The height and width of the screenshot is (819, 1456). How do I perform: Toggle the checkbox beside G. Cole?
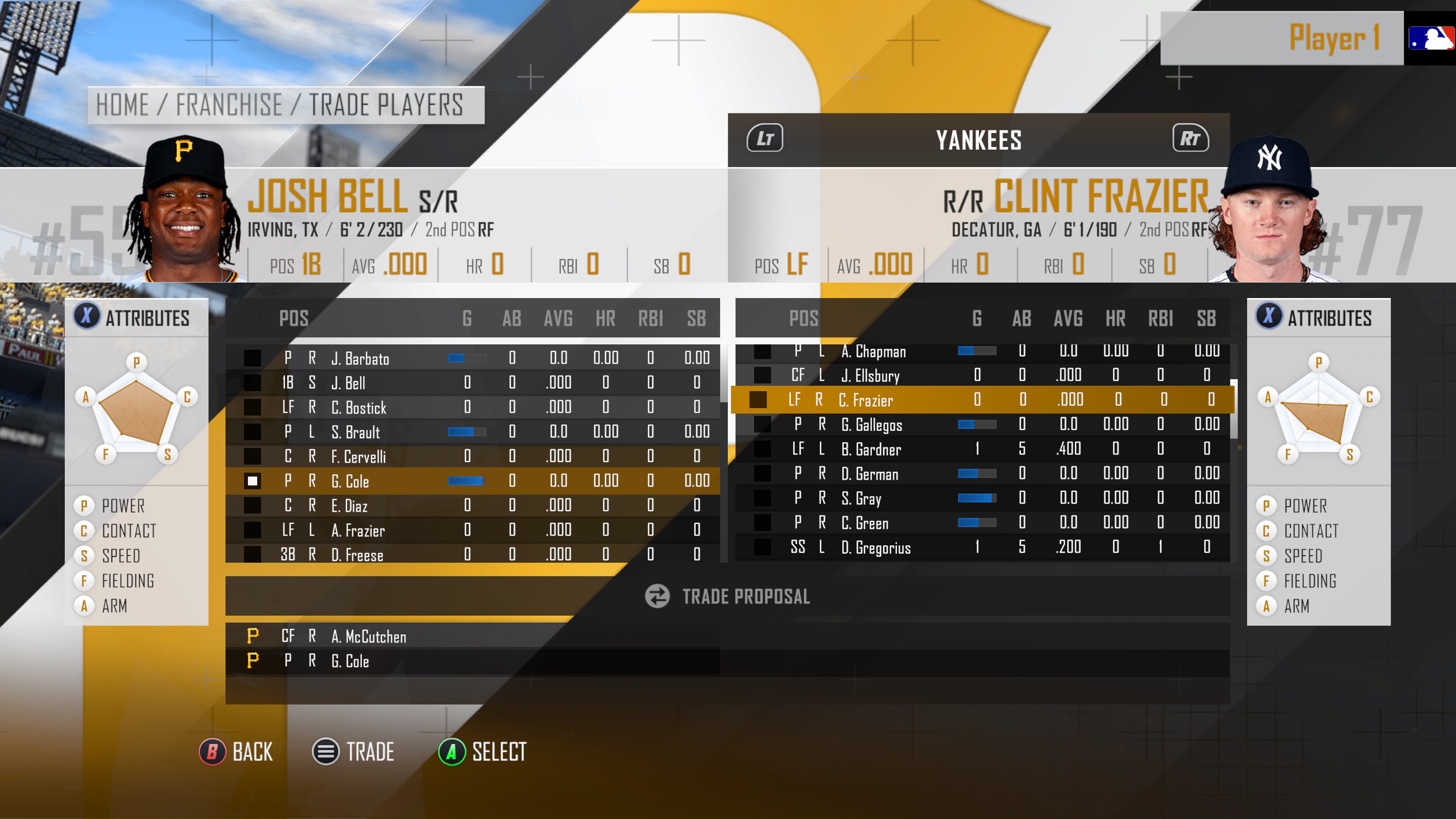[x=252, y=481]
